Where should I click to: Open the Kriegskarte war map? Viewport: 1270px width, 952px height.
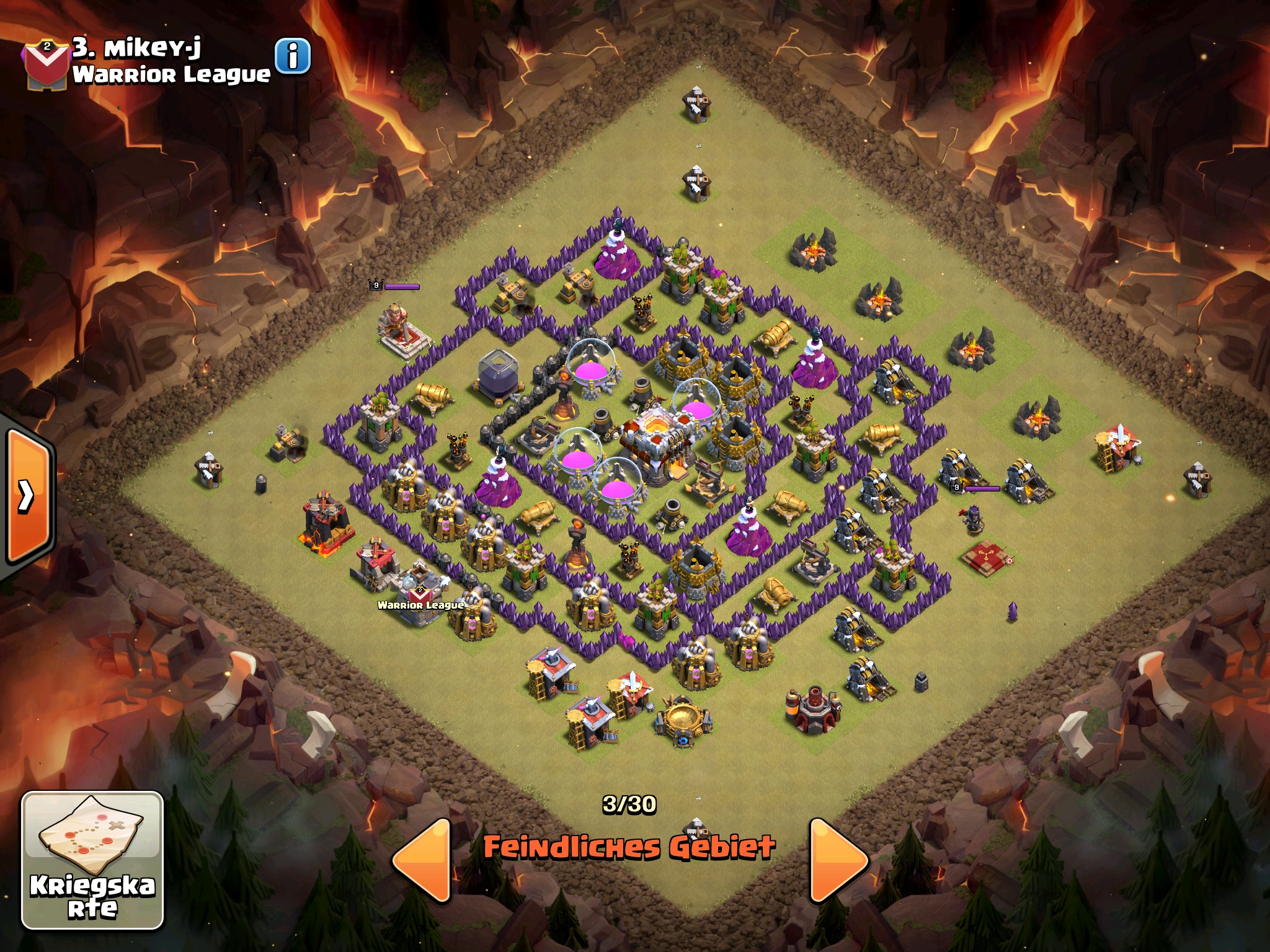pyautogui.click(x=92, y=860)
